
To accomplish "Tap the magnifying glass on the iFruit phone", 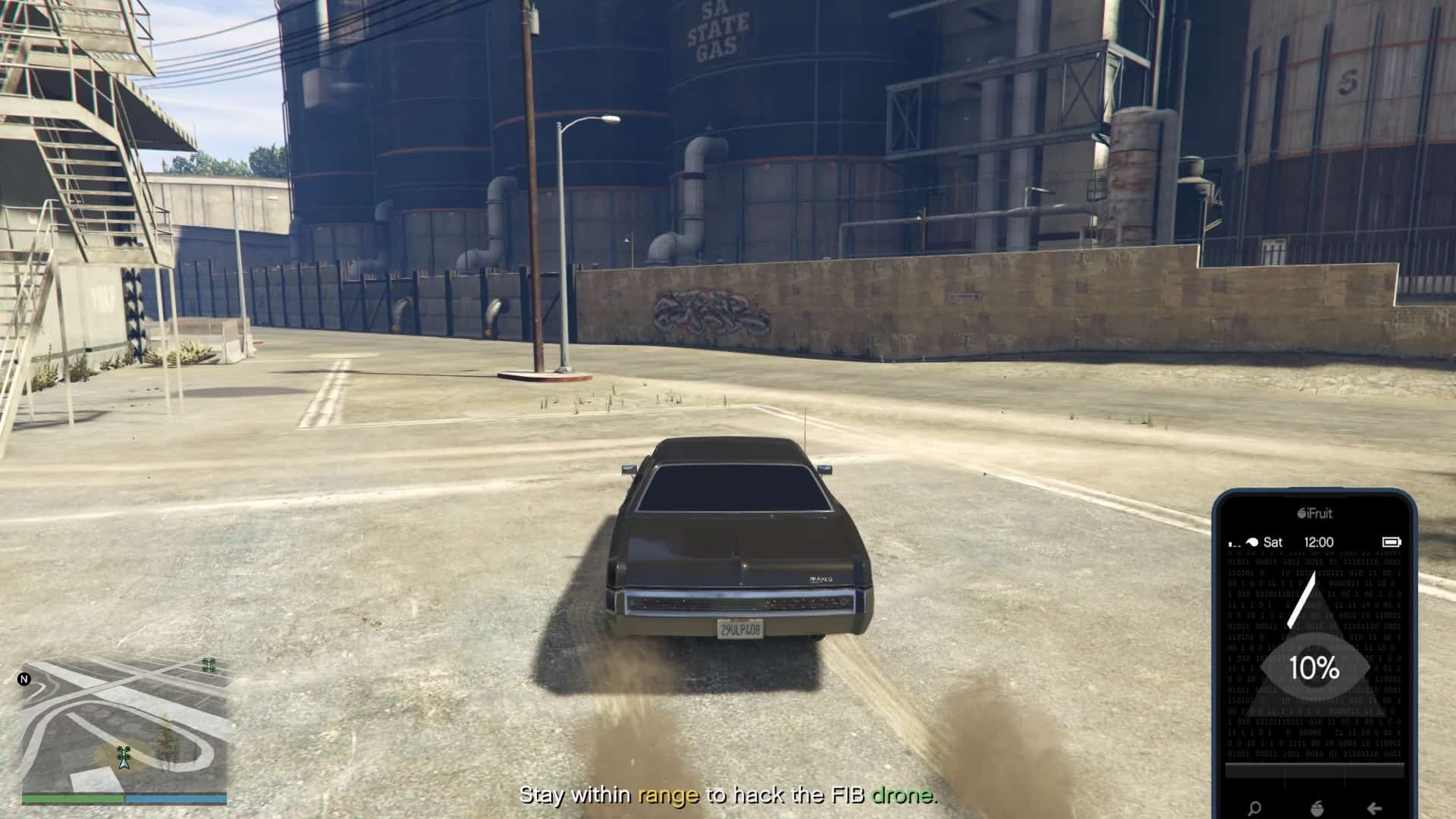I will 1254,808.
